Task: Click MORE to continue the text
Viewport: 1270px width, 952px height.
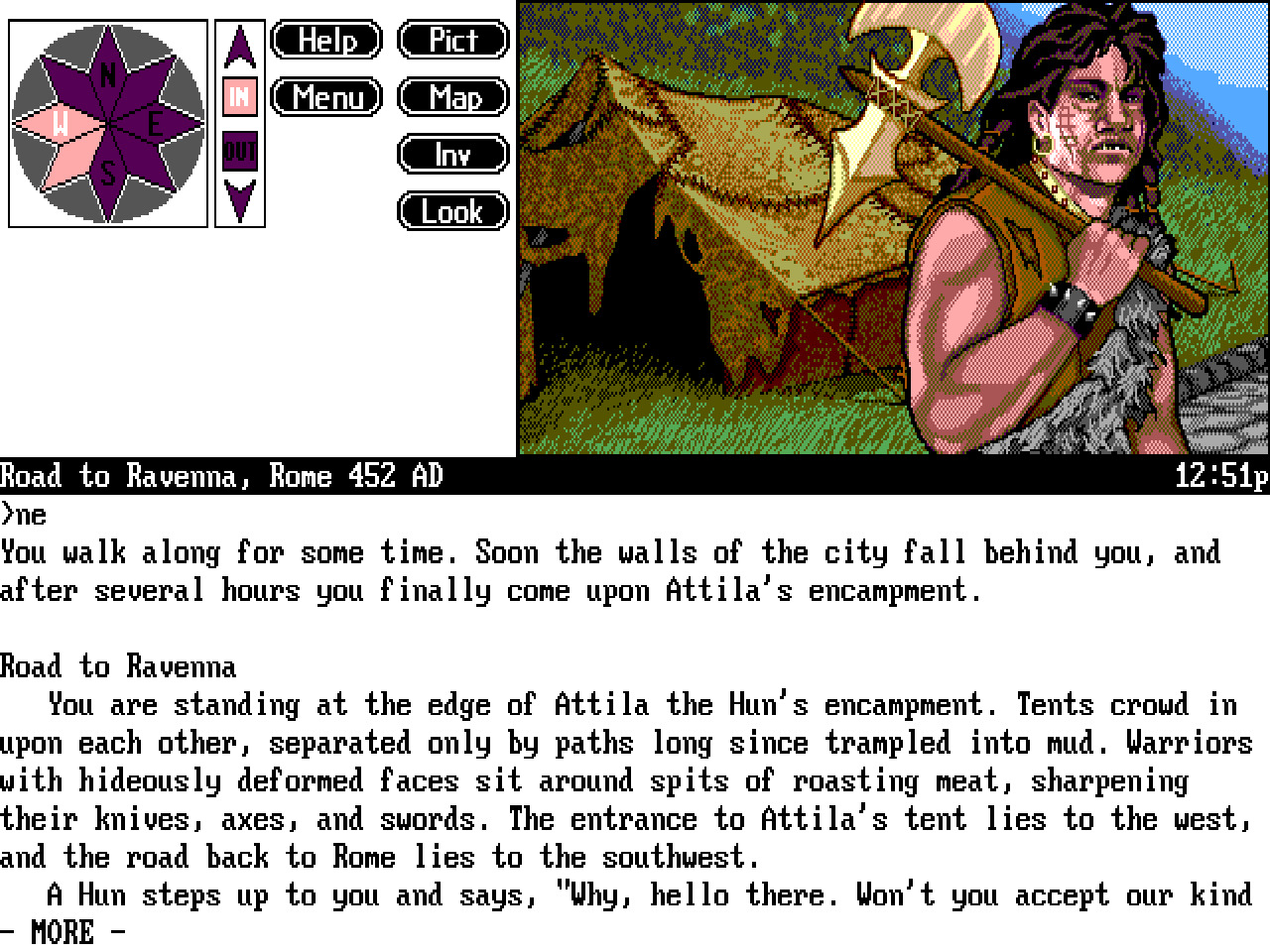Action: point(62,932)
